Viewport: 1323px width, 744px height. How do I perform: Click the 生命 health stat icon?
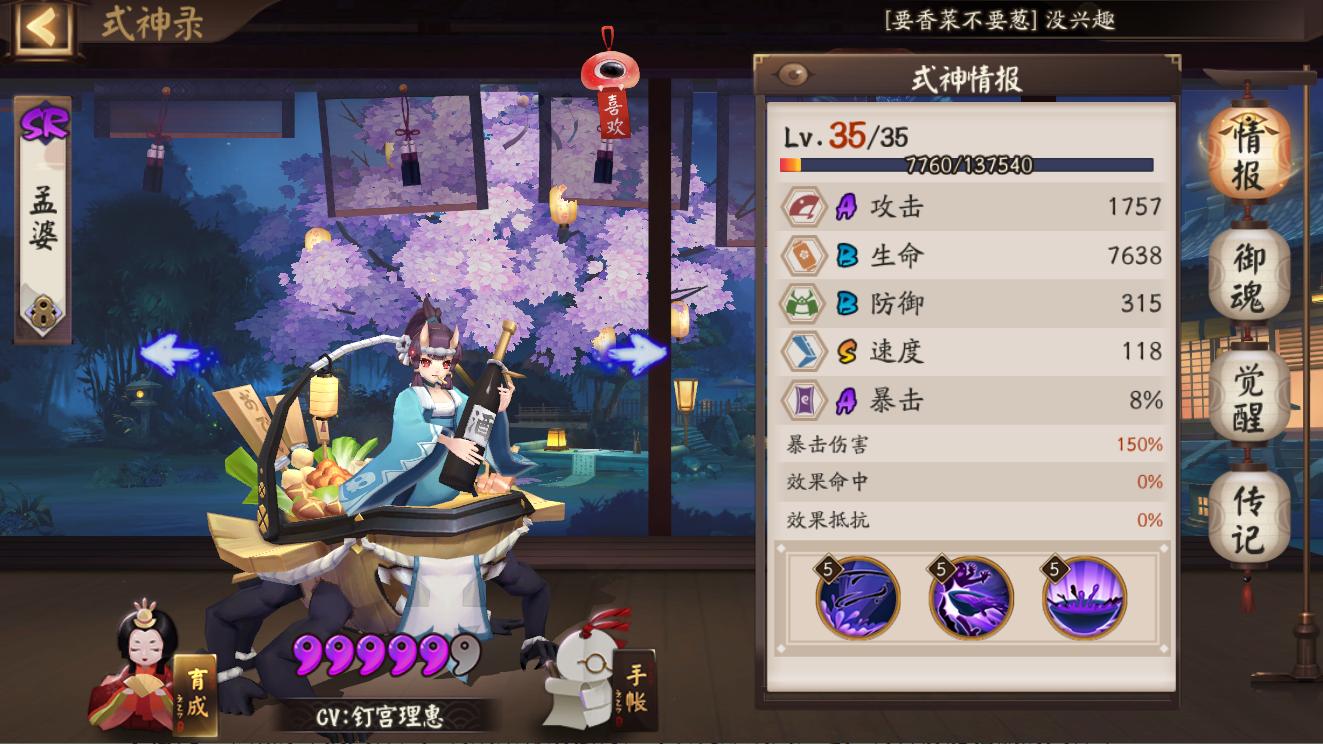802,256
